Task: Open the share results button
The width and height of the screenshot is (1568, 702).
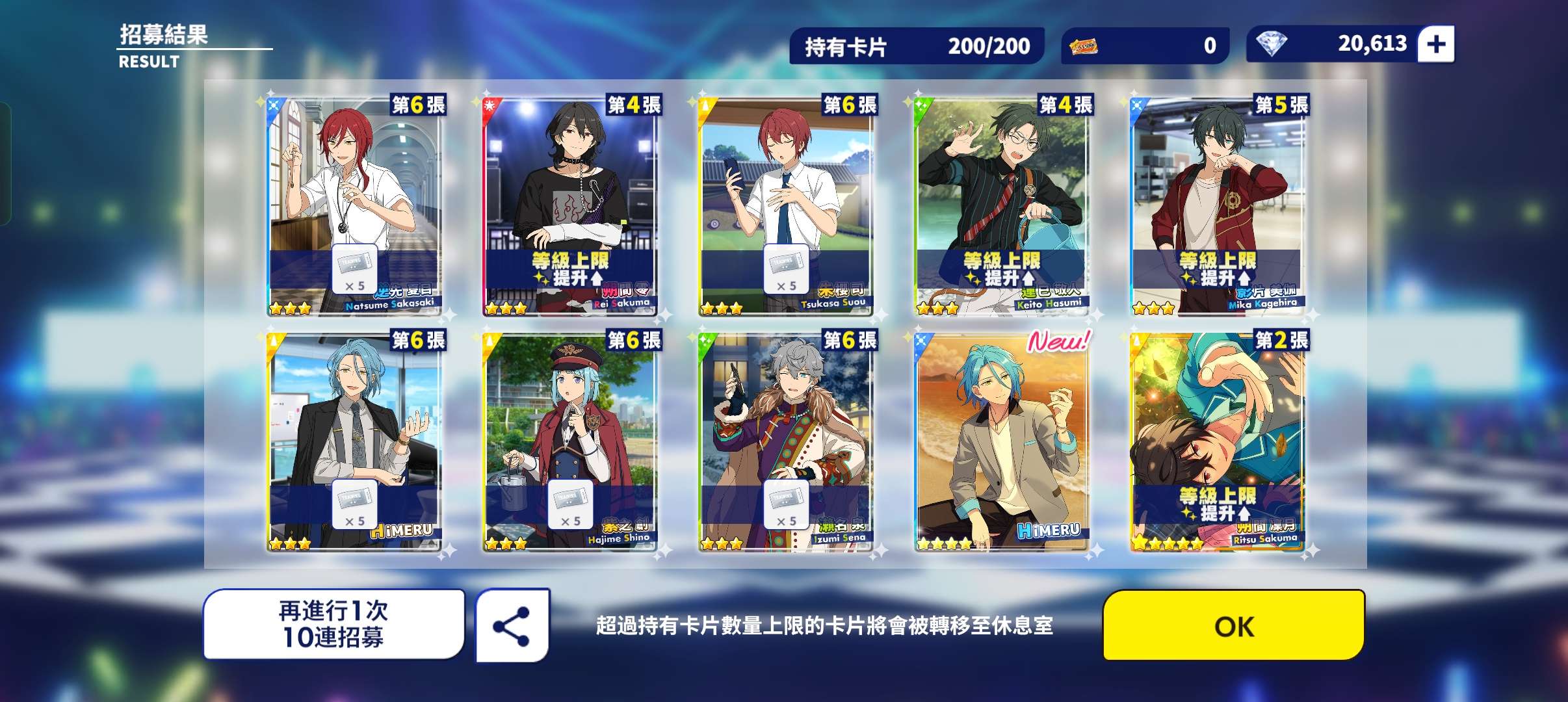Action: (512, 626)
